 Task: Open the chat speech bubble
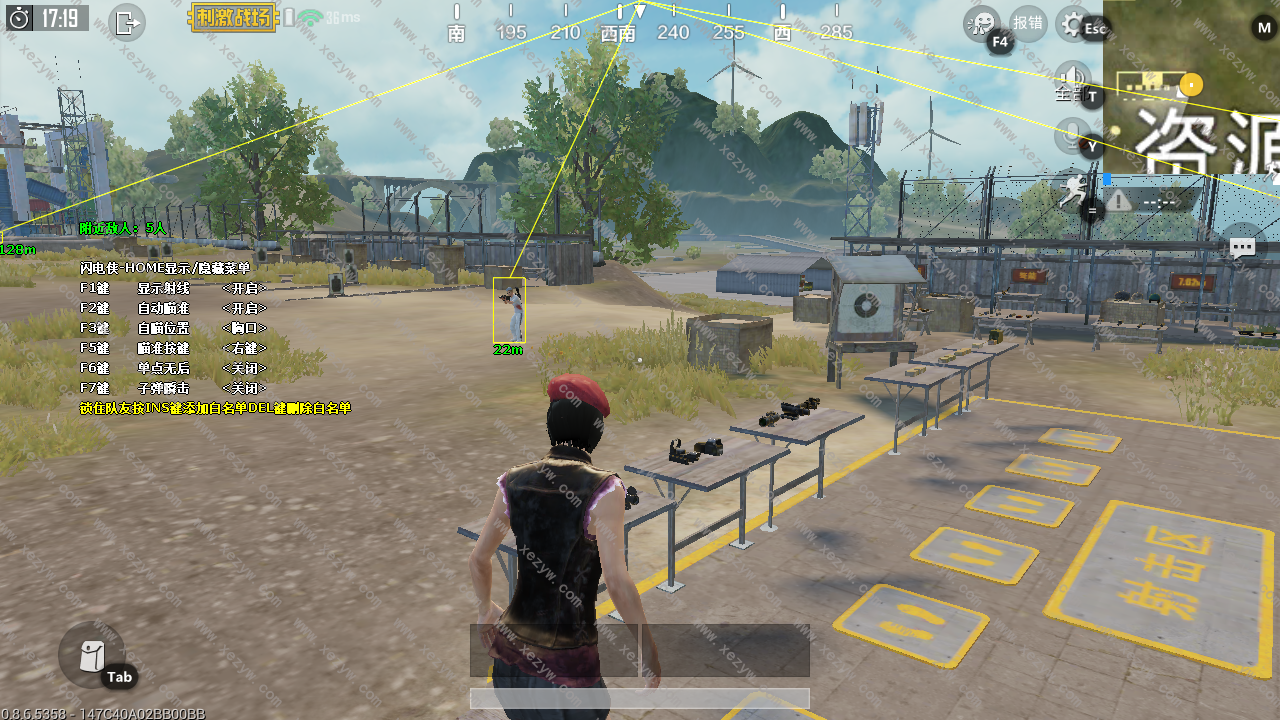(x=1242, y=247)
